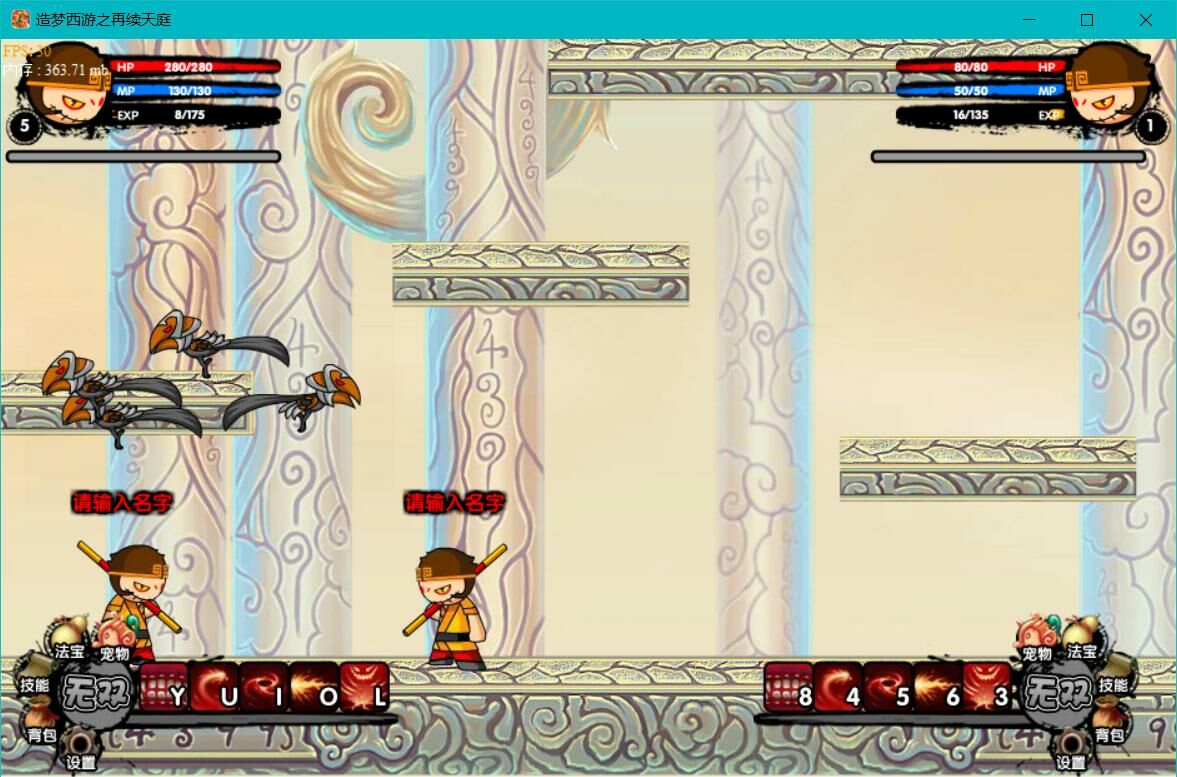
Task: Use the flame blast skill labeled O
Action: coord(314,687)
